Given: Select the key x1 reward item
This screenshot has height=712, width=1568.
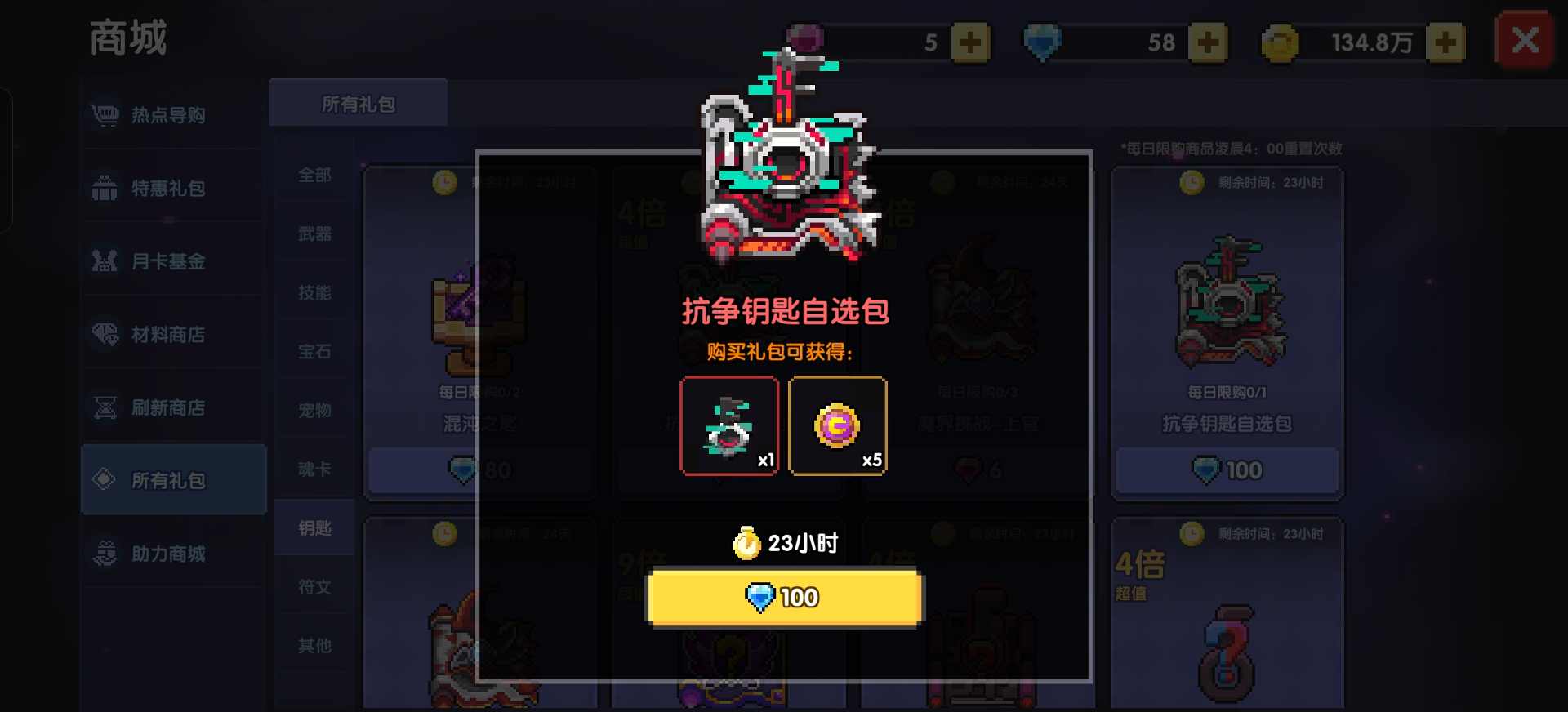Looking at the screenshot, I should tap(729, 425).
